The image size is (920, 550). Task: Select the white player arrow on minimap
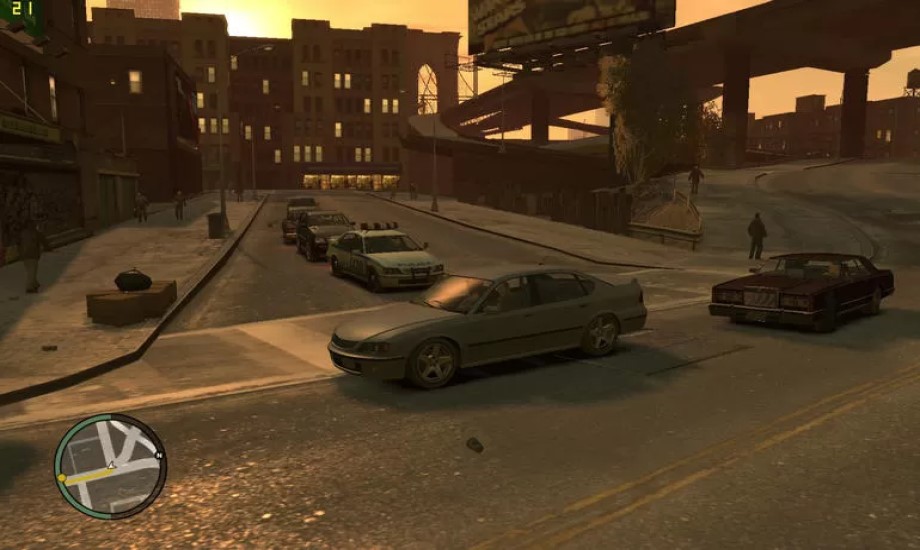112,466
